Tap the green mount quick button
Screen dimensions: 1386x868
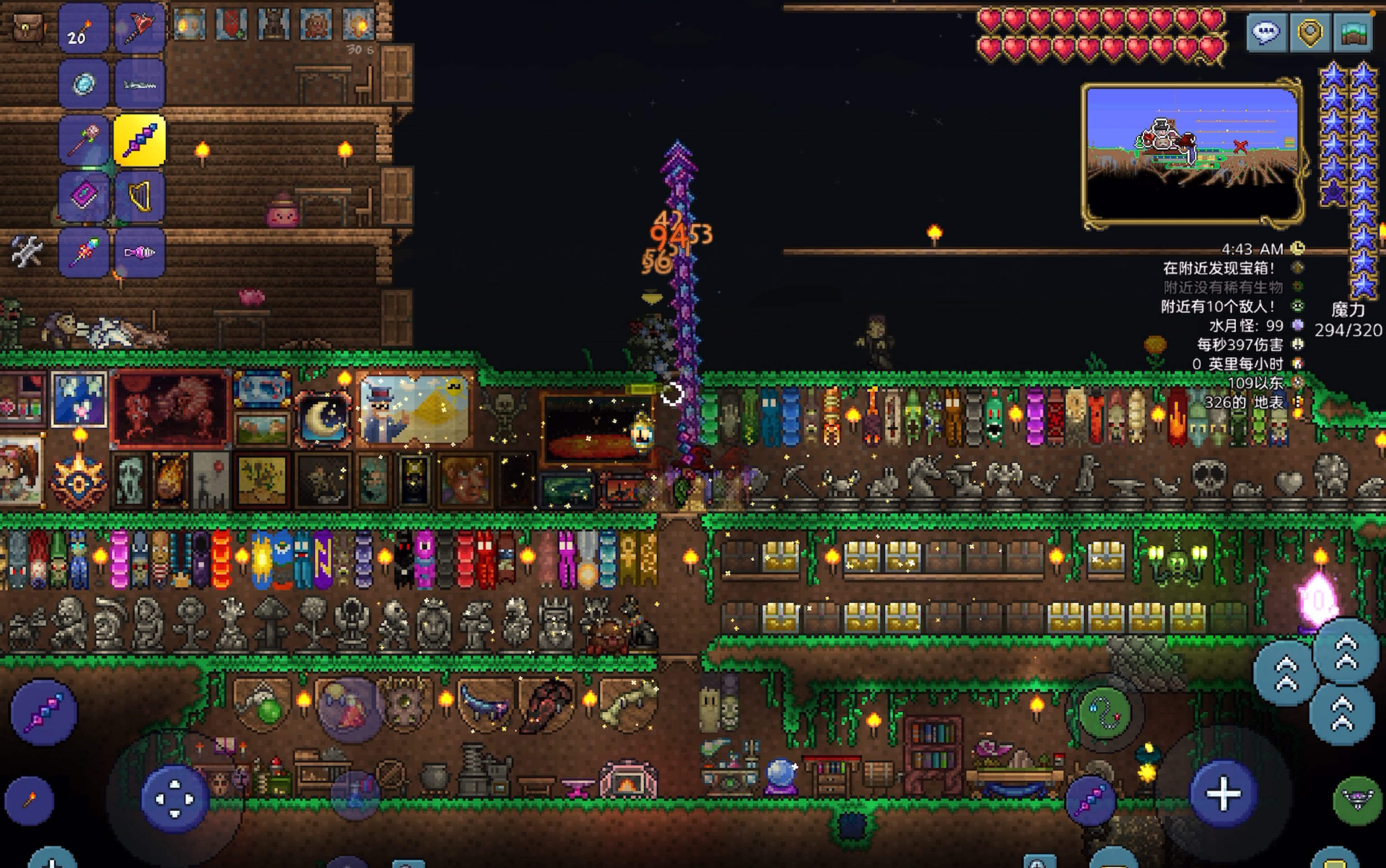[x=1357, y=800]
